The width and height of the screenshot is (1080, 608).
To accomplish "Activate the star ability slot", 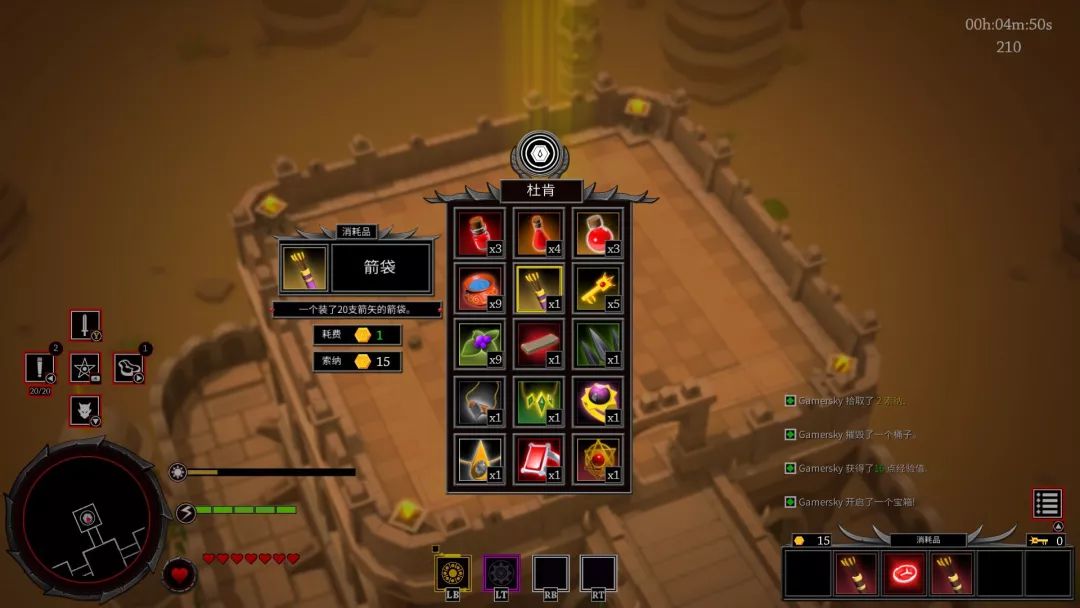I will click(85, 368).
